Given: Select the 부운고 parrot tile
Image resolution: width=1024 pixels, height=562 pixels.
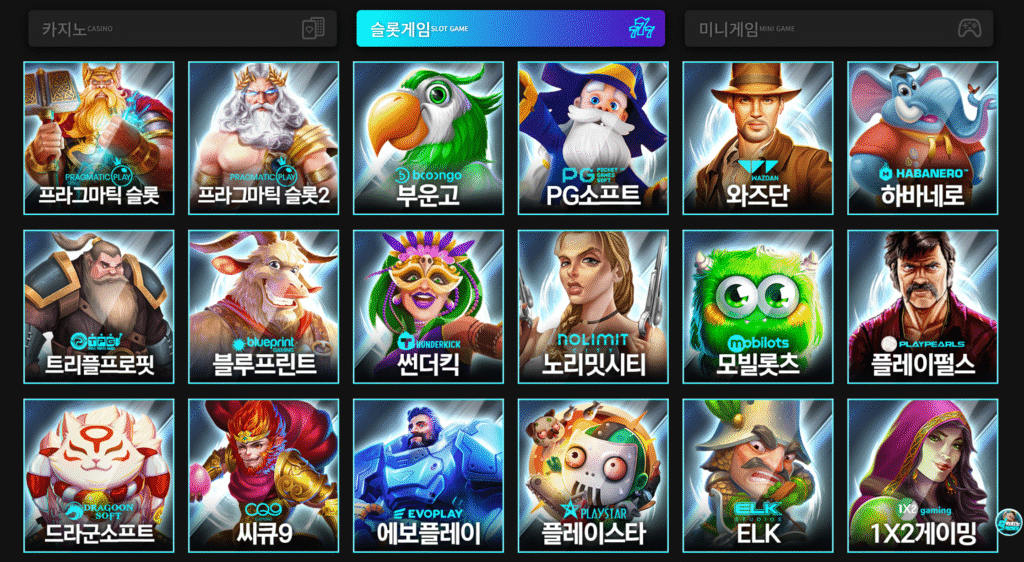Looking at the screenshot, I should [428, 138].
